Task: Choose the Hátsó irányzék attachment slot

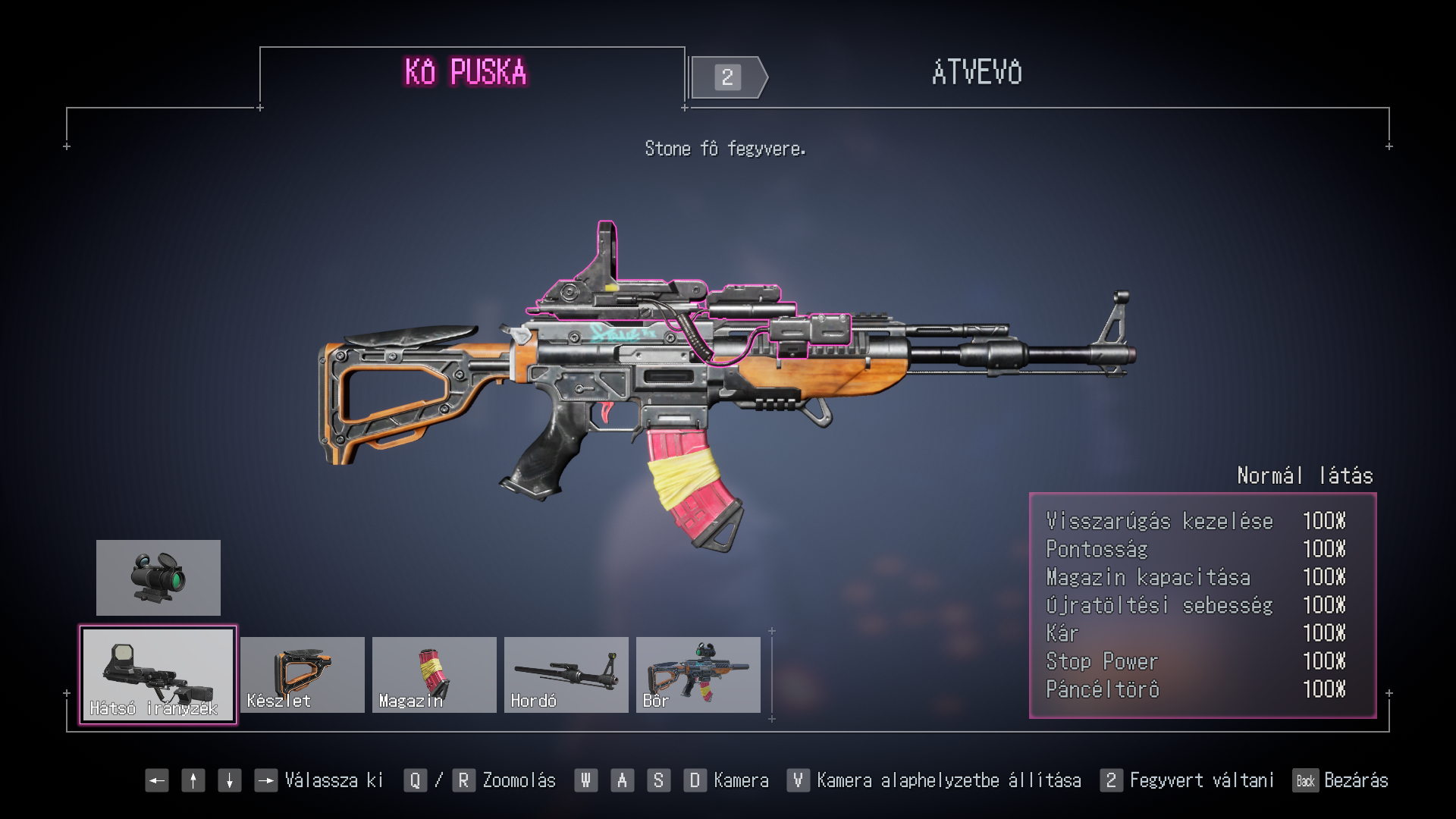Action: [x=158, y=675]
